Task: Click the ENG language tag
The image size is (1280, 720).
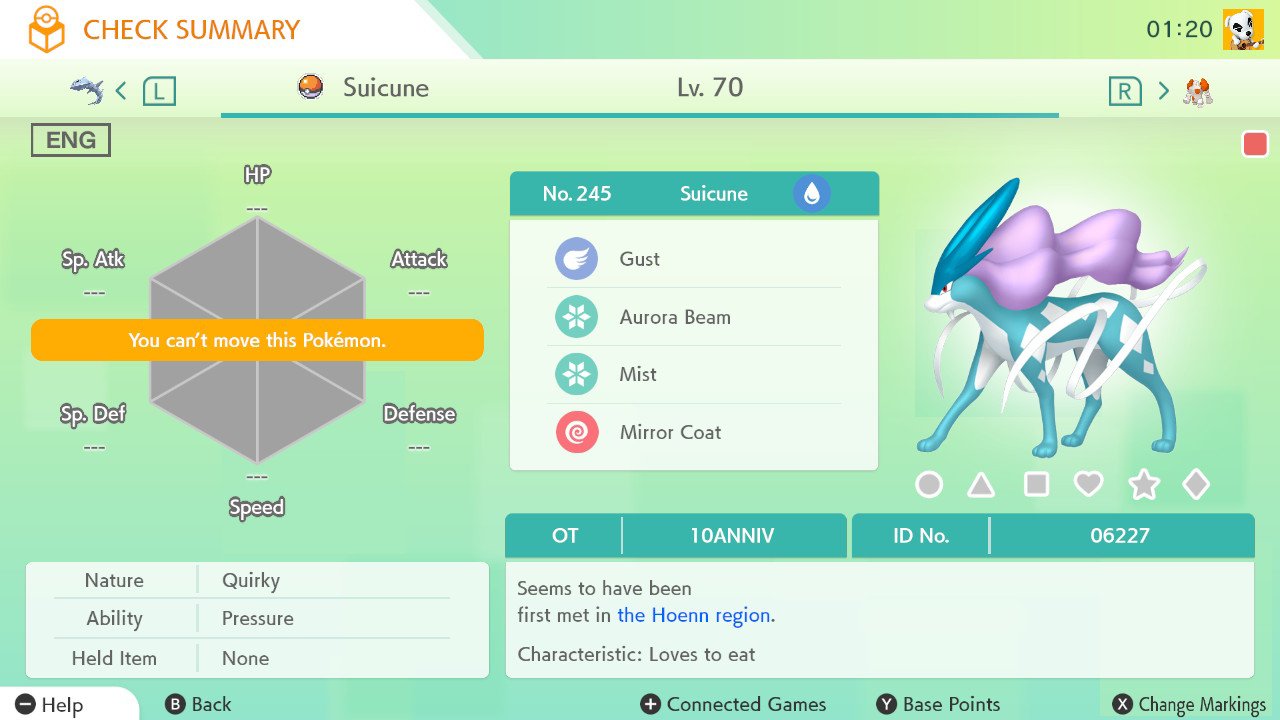Action: coord(70,140)
